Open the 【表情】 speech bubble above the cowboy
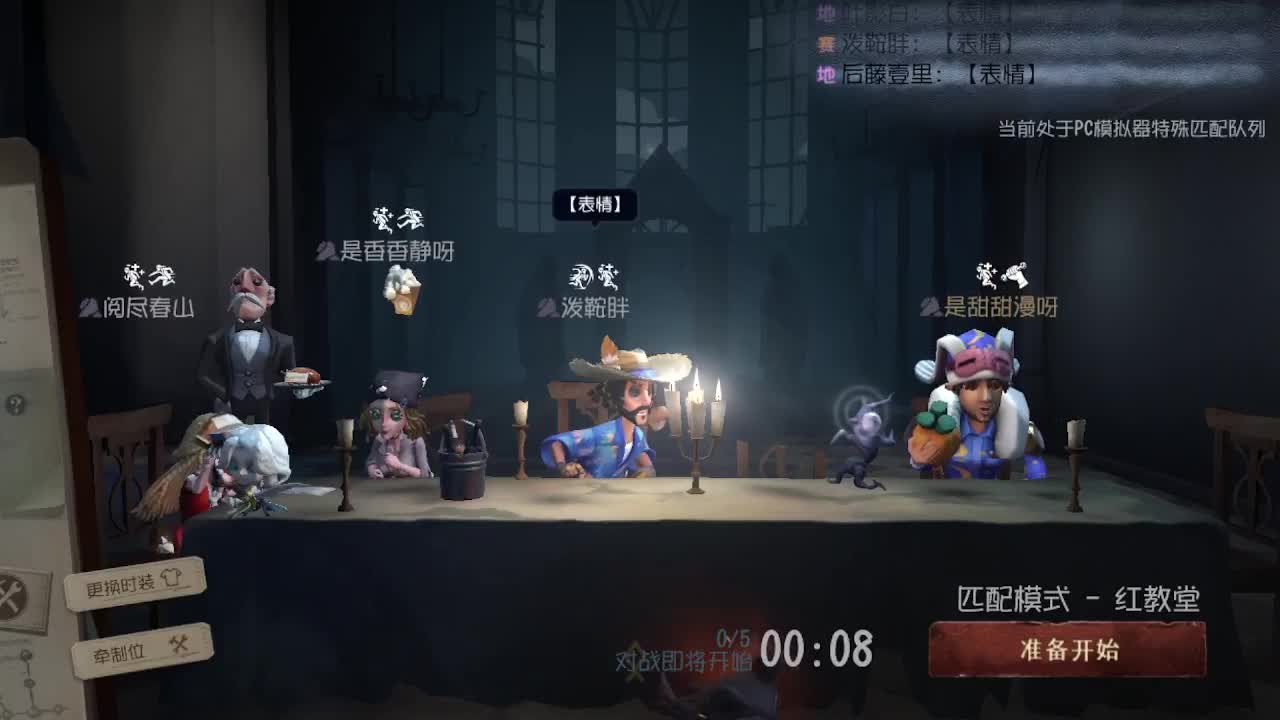This screenshot has height=720, width=1280. pyautogui.click(x=597, y=206)
